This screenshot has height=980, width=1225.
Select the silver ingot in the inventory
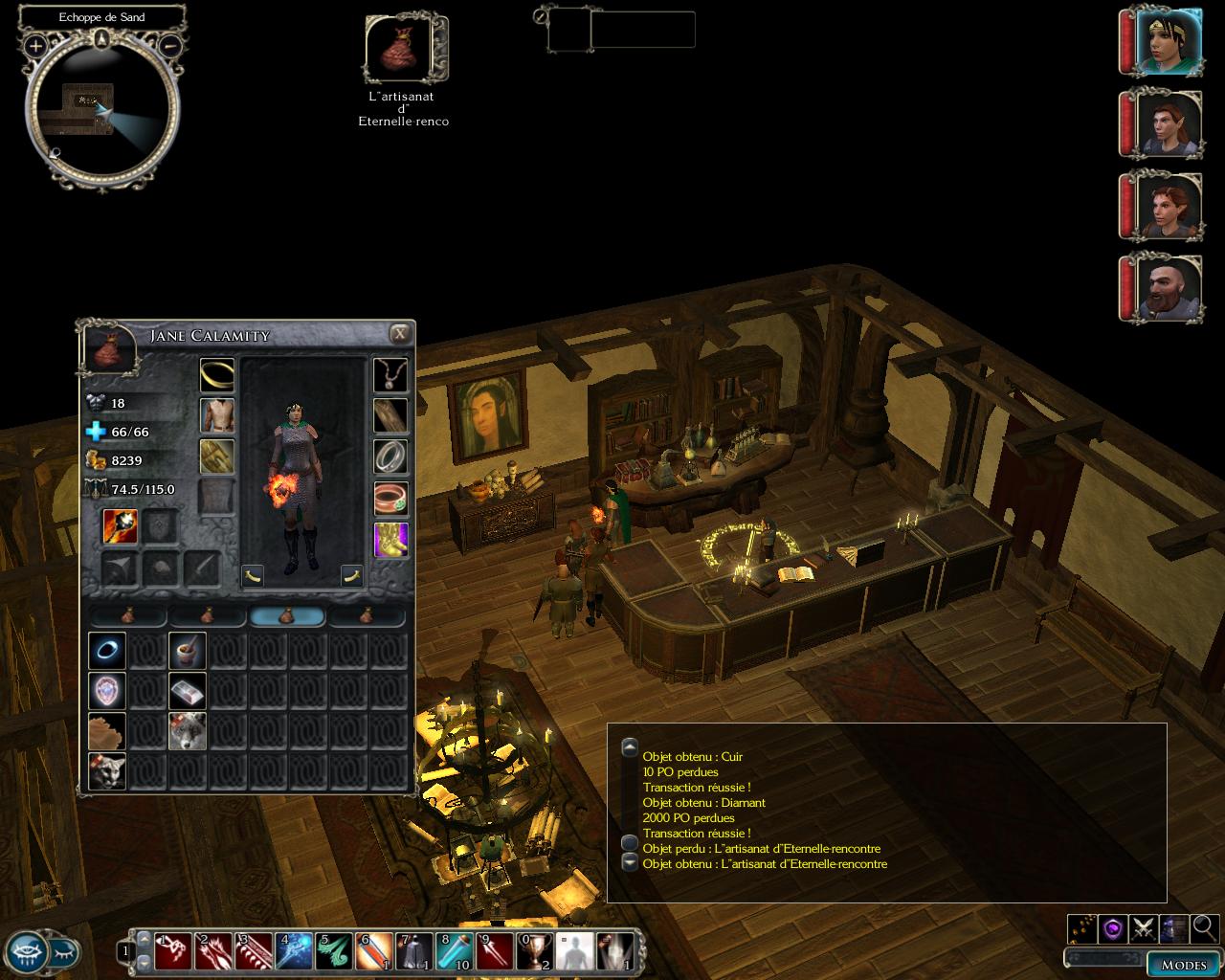click(x=187, y=691)
